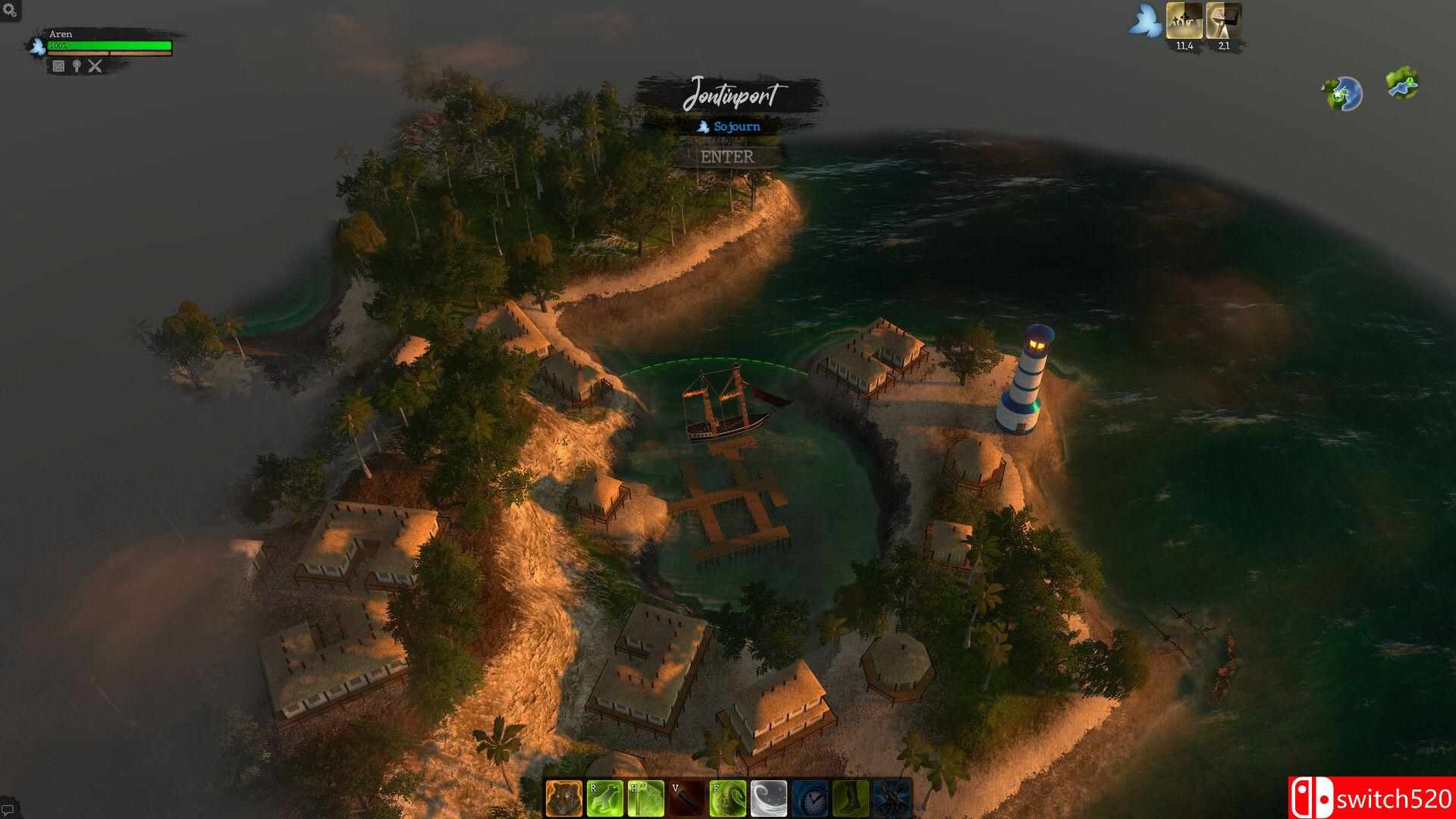Click the blue dove icon beside the buffs
Screen dimensions: 1456x819
click(1144, 23)
